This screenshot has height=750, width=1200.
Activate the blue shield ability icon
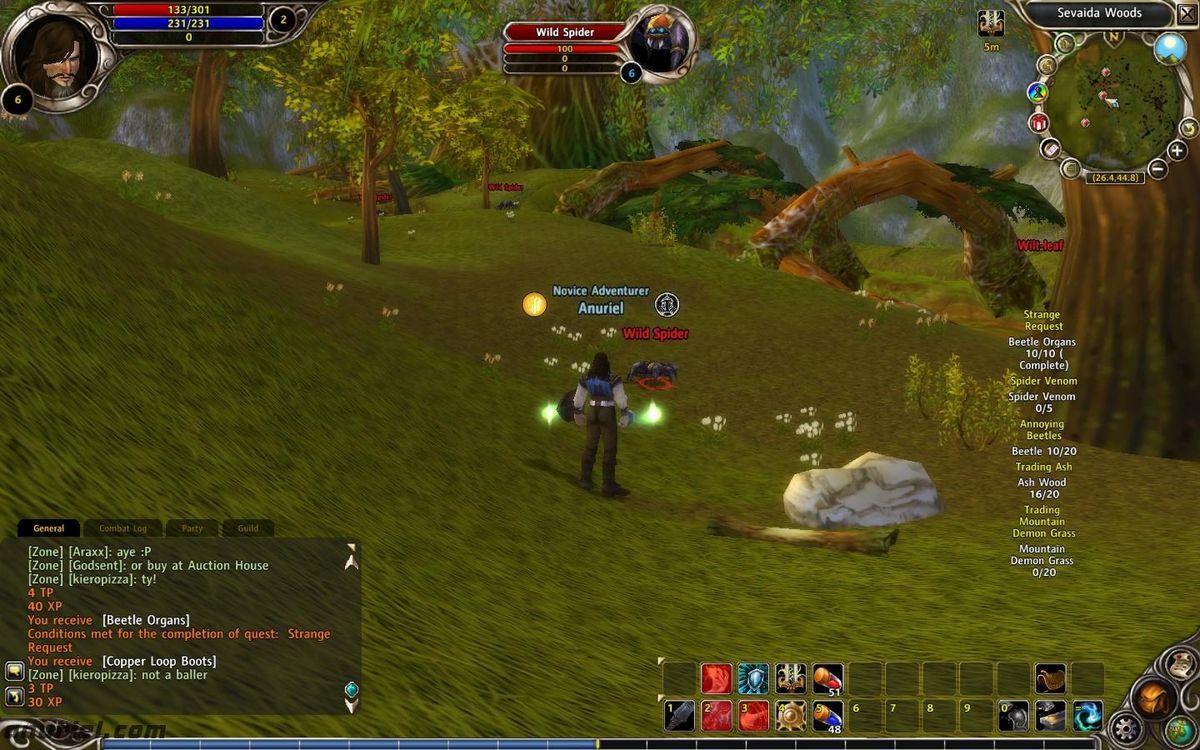click(x=754, y=679)
